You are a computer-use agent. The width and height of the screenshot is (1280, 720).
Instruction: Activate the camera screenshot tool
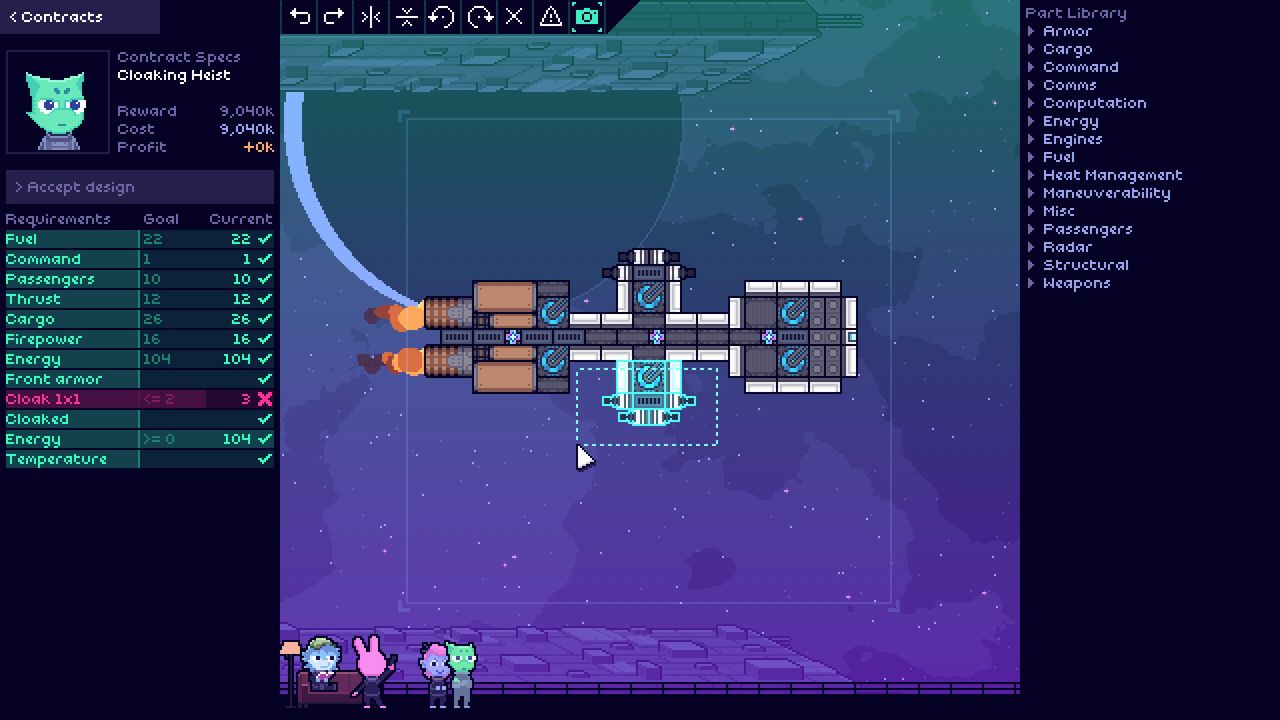pos(587,16)
